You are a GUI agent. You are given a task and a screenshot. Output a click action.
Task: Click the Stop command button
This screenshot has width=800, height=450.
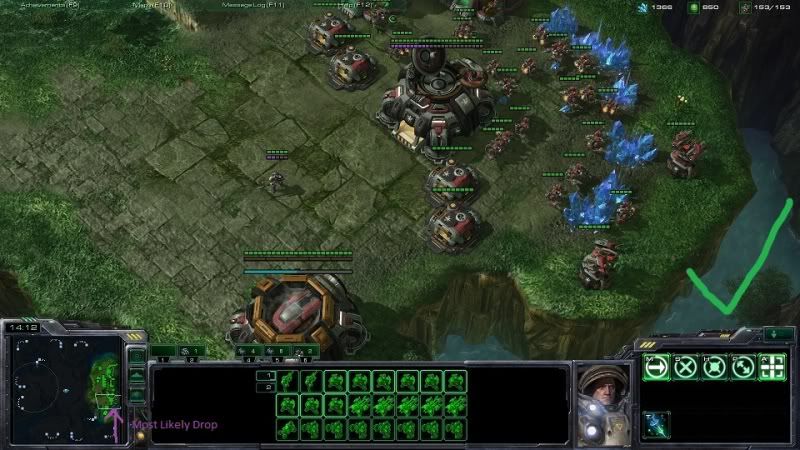point(685,367)
